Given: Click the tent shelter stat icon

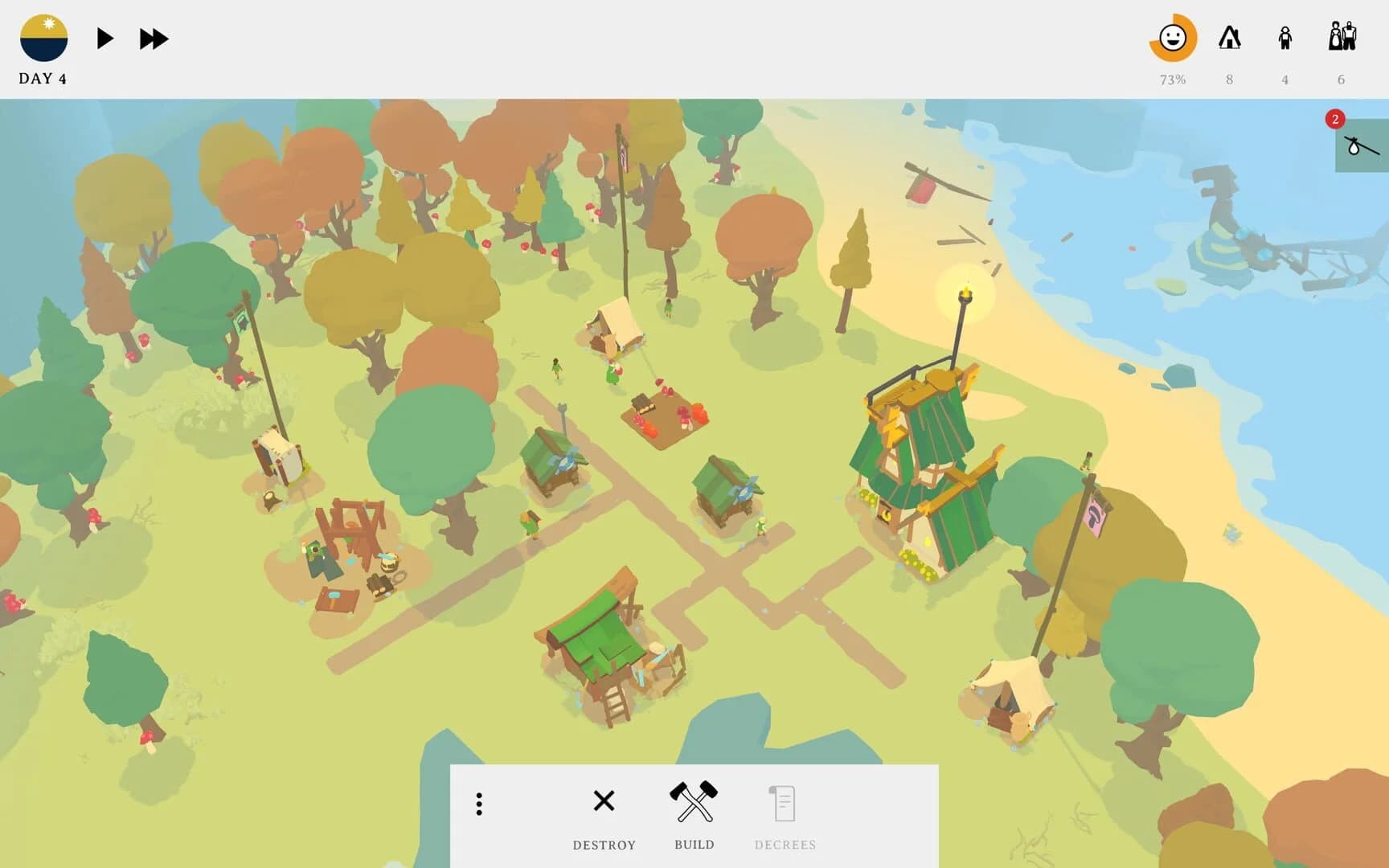Looking at the screenshot, I should click(x=1229, y=38).
